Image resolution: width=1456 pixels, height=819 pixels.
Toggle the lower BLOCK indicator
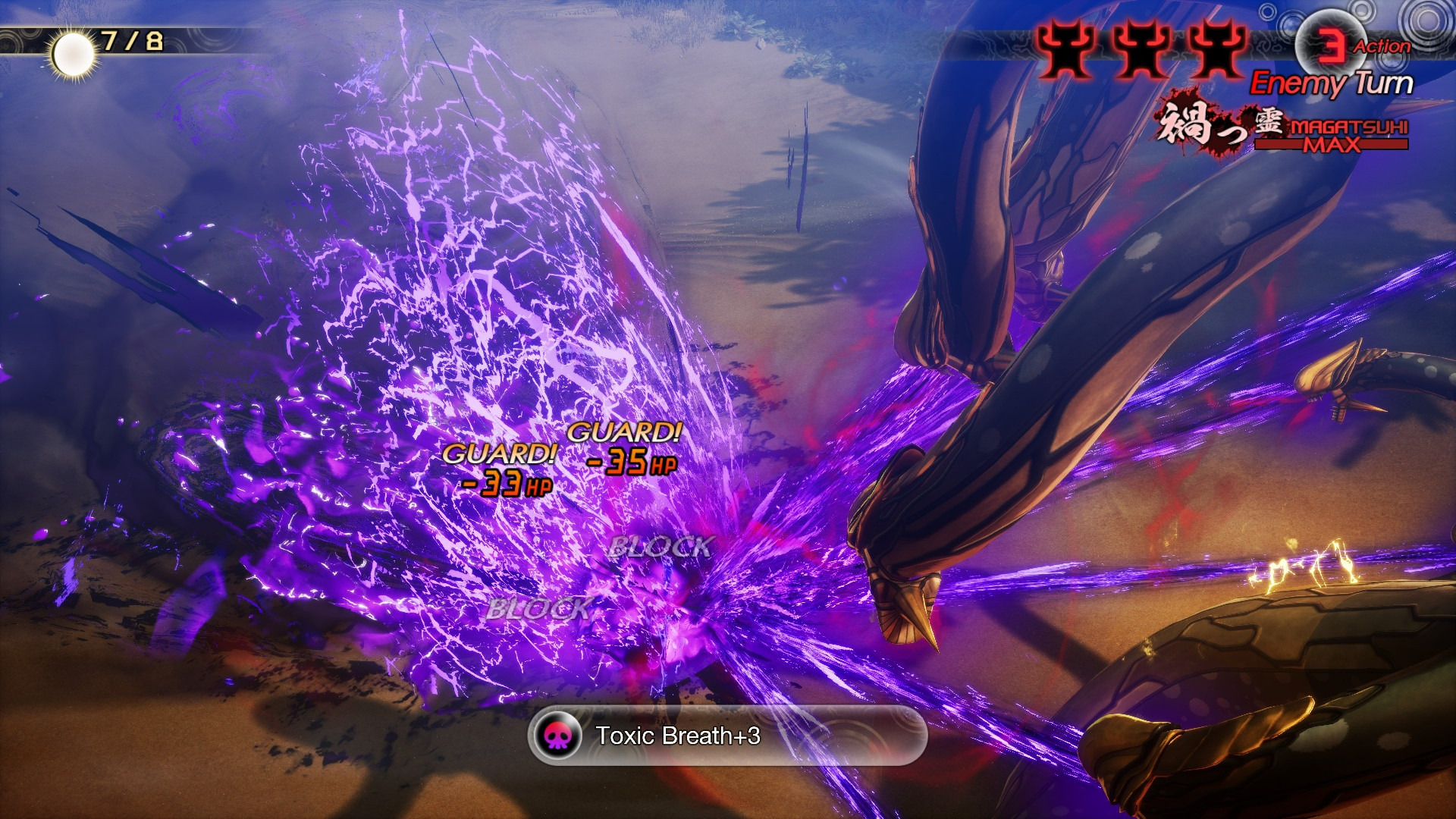tap(541, 607)
